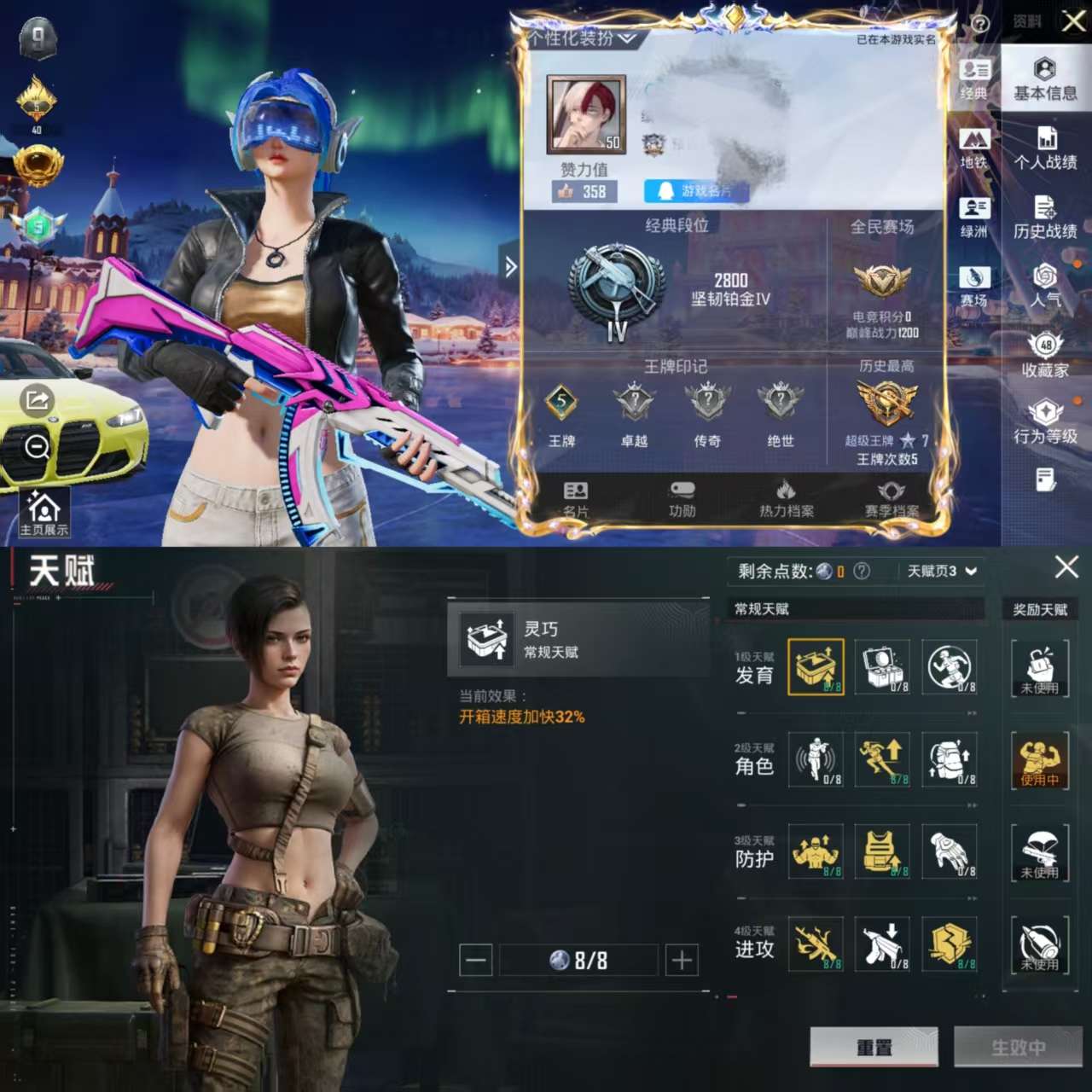Open the 基本信息 basic info tab
The height and width of the screenshot is (1092, 1092).
click(1045, 79)
